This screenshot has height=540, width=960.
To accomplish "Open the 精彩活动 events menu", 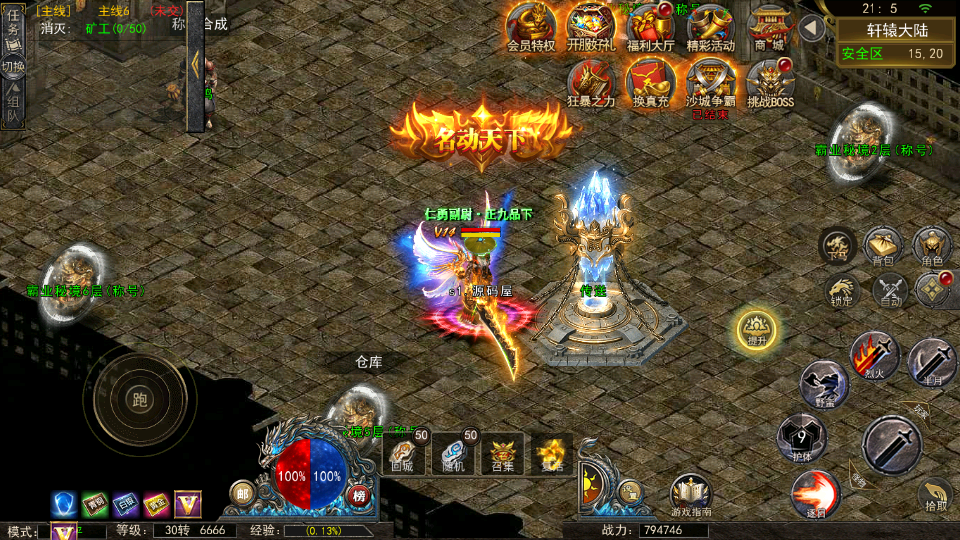I will tap(711, 25).
